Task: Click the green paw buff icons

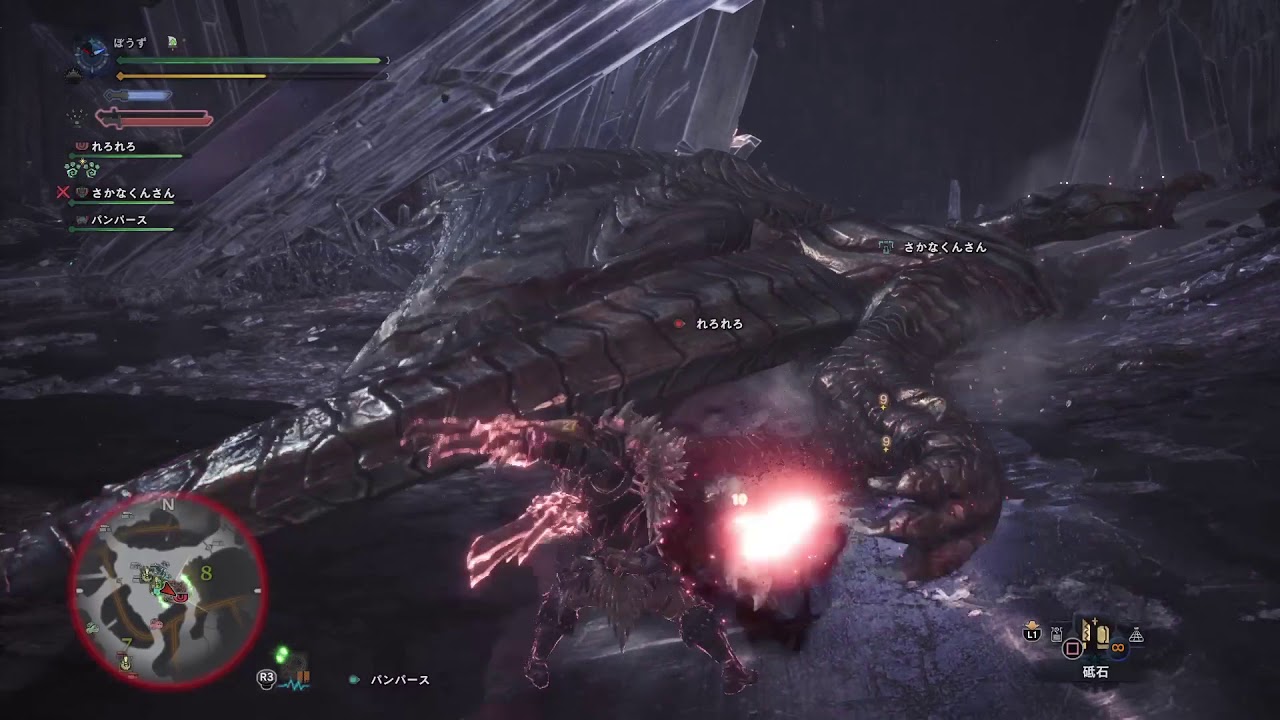Action: [x=82, y=169]
